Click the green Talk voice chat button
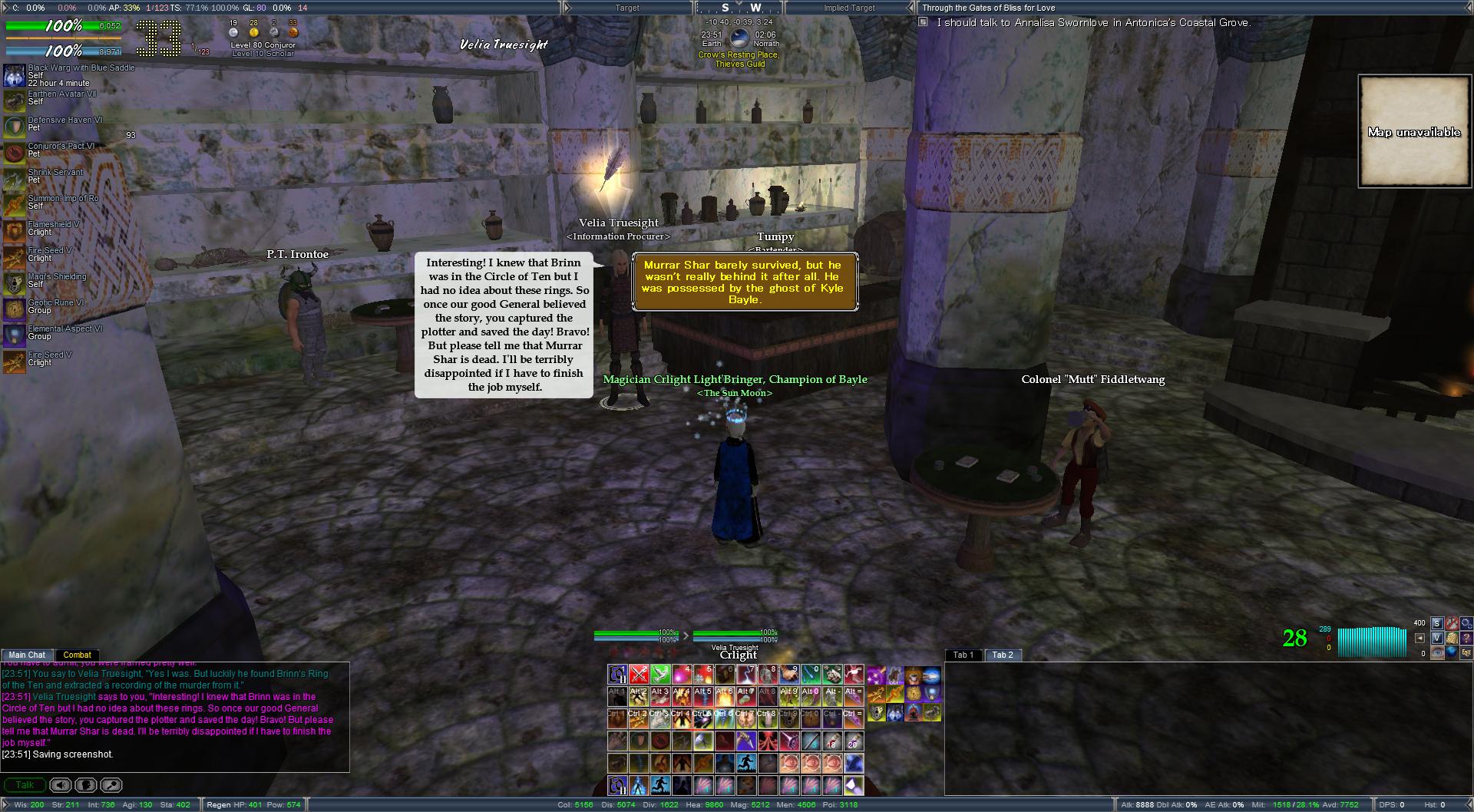1474x812 pixels. [25, 785]
